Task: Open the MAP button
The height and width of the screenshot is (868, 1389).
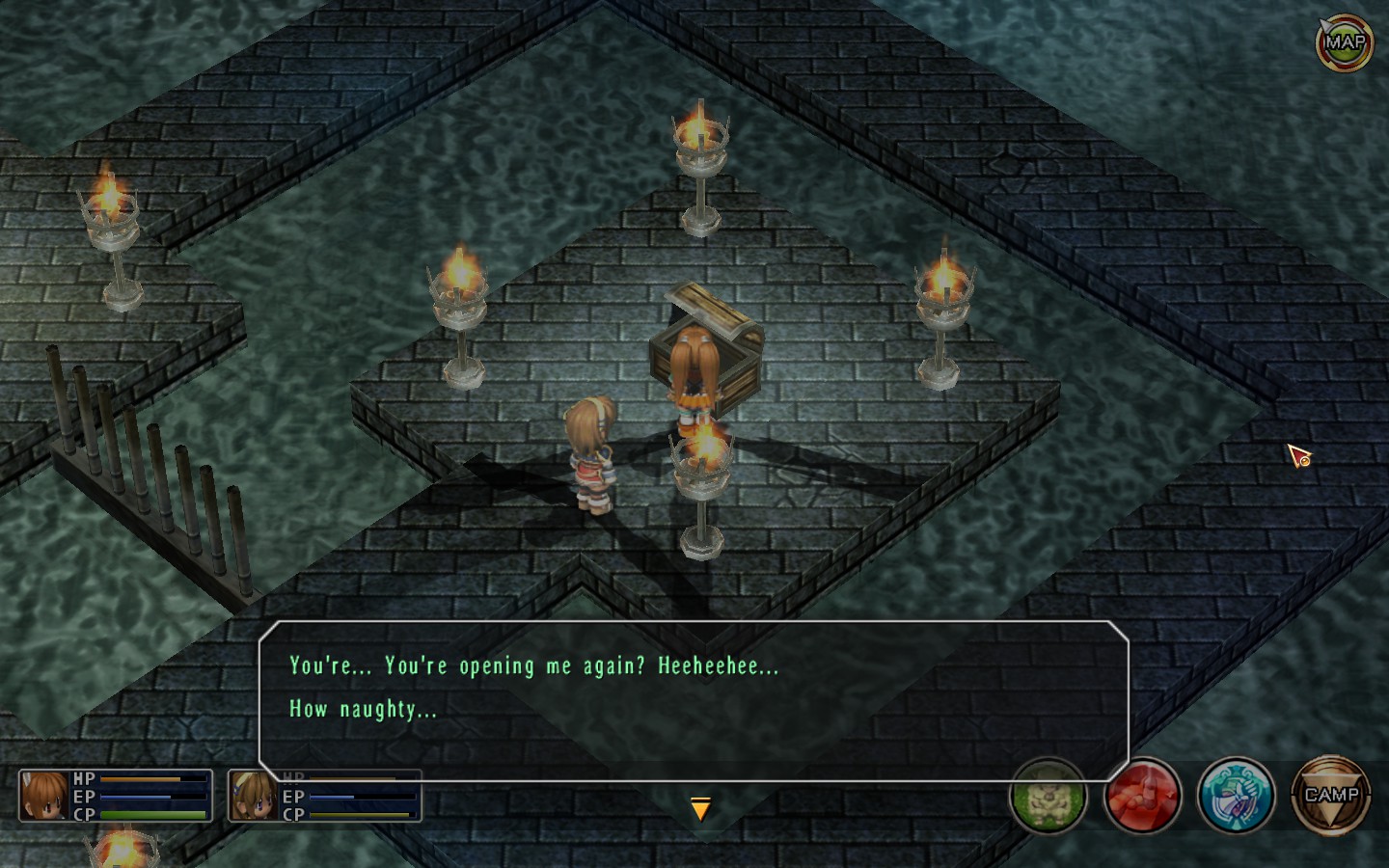Action: click(x=1344, y=42)
